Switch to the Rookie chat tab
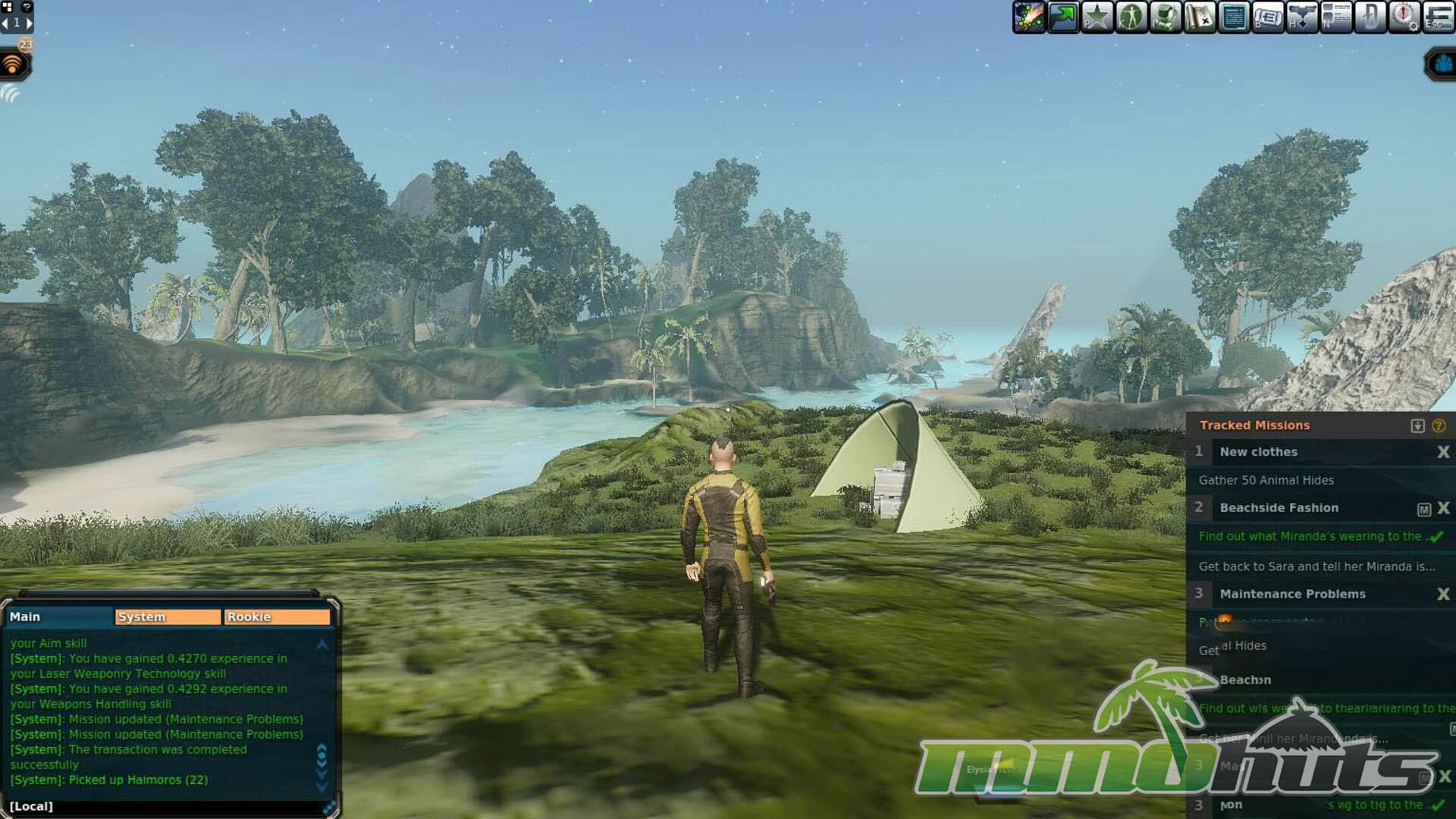Screen dimensions: 1456x819 pos(277,617)
